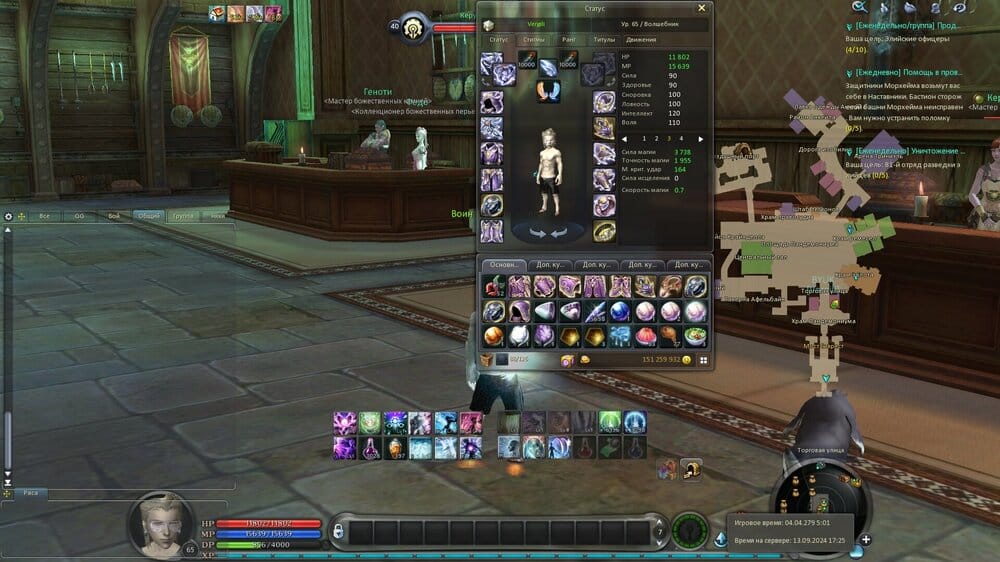Open the Общий chat tab

click(148, 216)
